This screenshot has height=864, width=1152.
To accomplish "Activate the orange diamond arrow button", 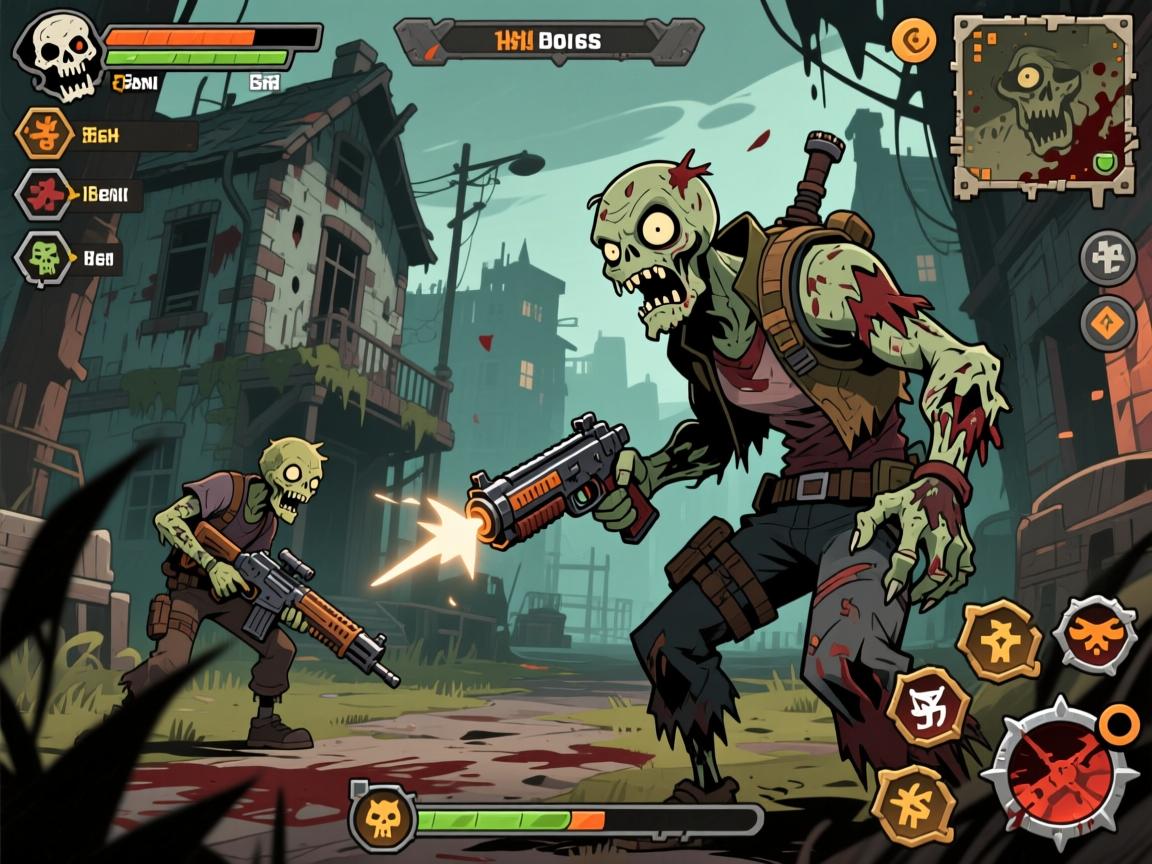I will [1108, 323].
